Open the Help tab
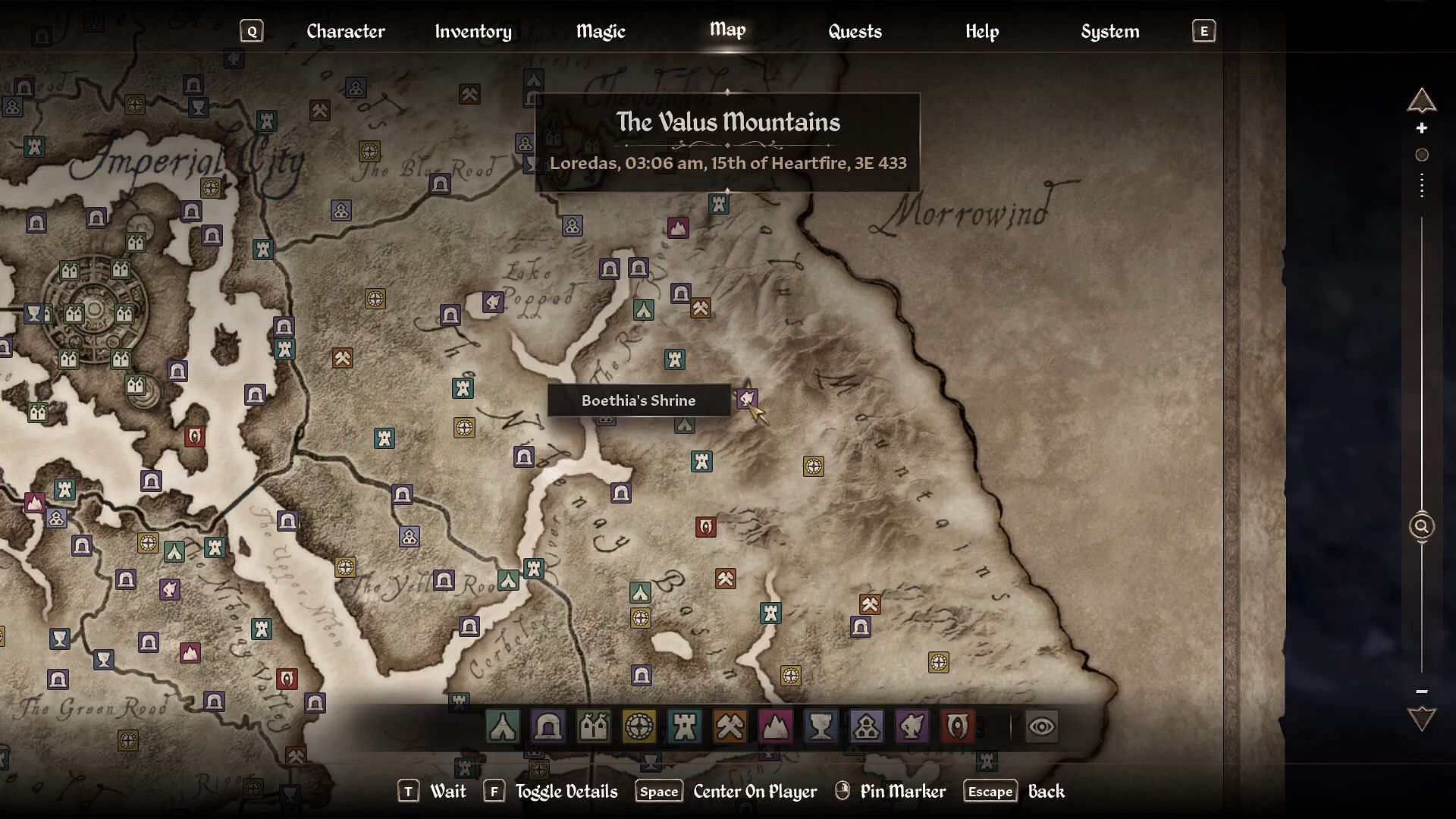Screen dimensions: 1456x819 click(982, 31)
